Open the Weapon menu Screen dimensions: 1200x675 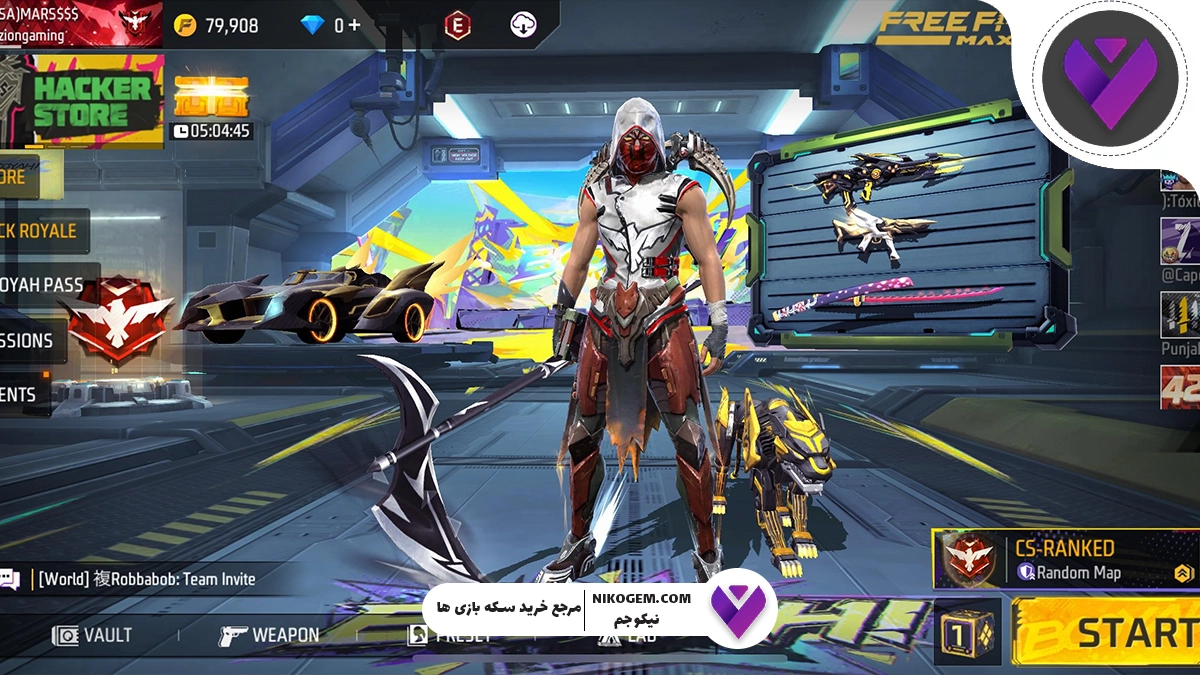point(269,635)
